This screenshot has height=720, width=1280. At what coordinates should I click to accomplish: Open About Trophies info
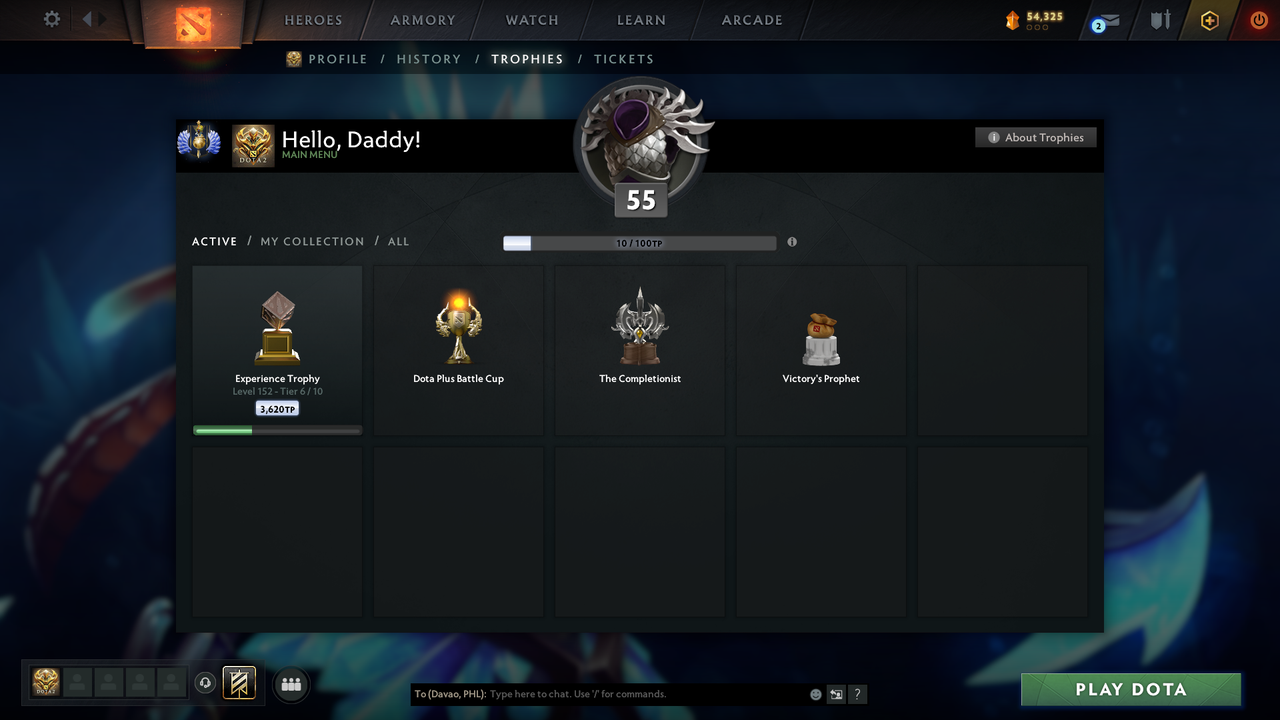1036,137
